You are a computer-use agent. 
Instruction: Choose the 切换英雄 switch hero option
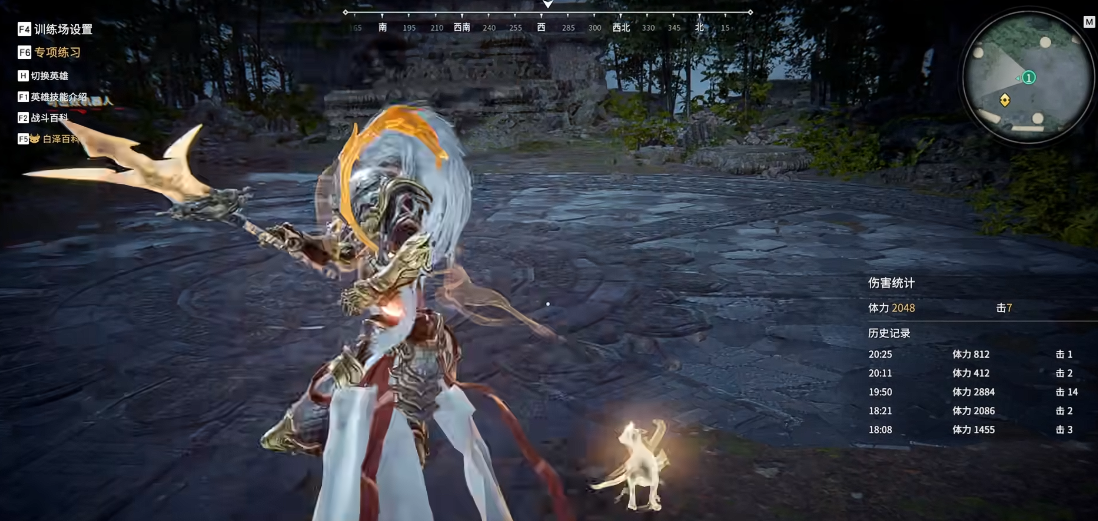[49, 76]
